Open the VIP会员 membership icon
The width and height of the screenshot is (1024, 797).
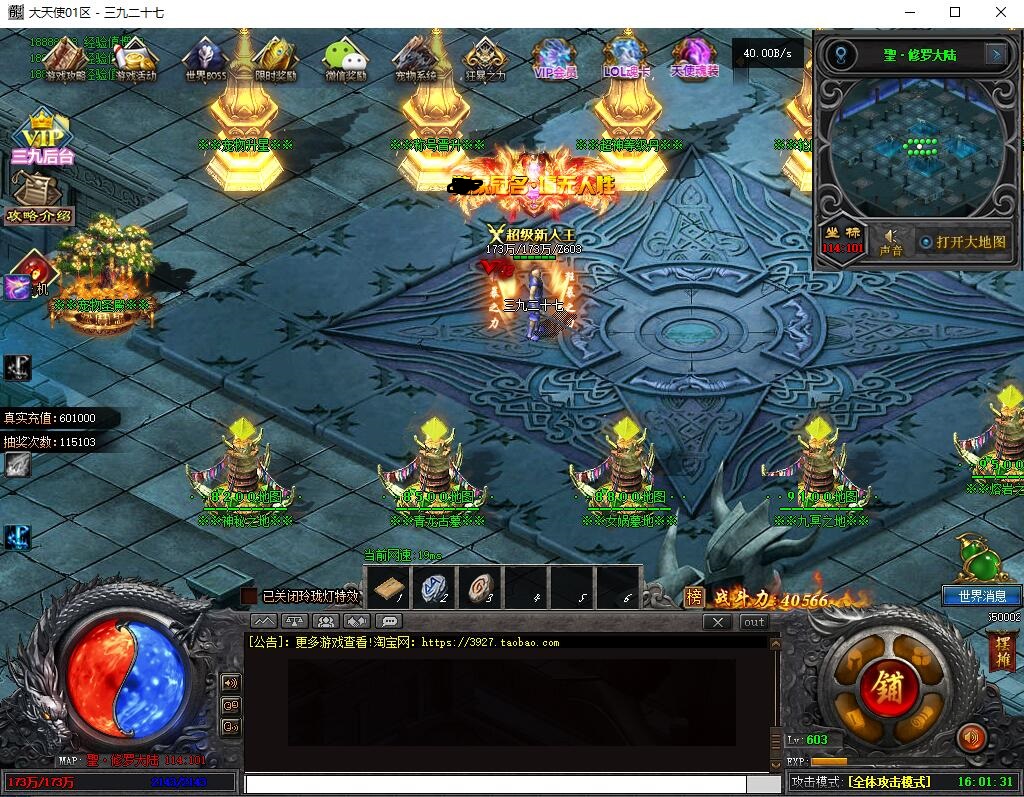[x=555, y=58]
